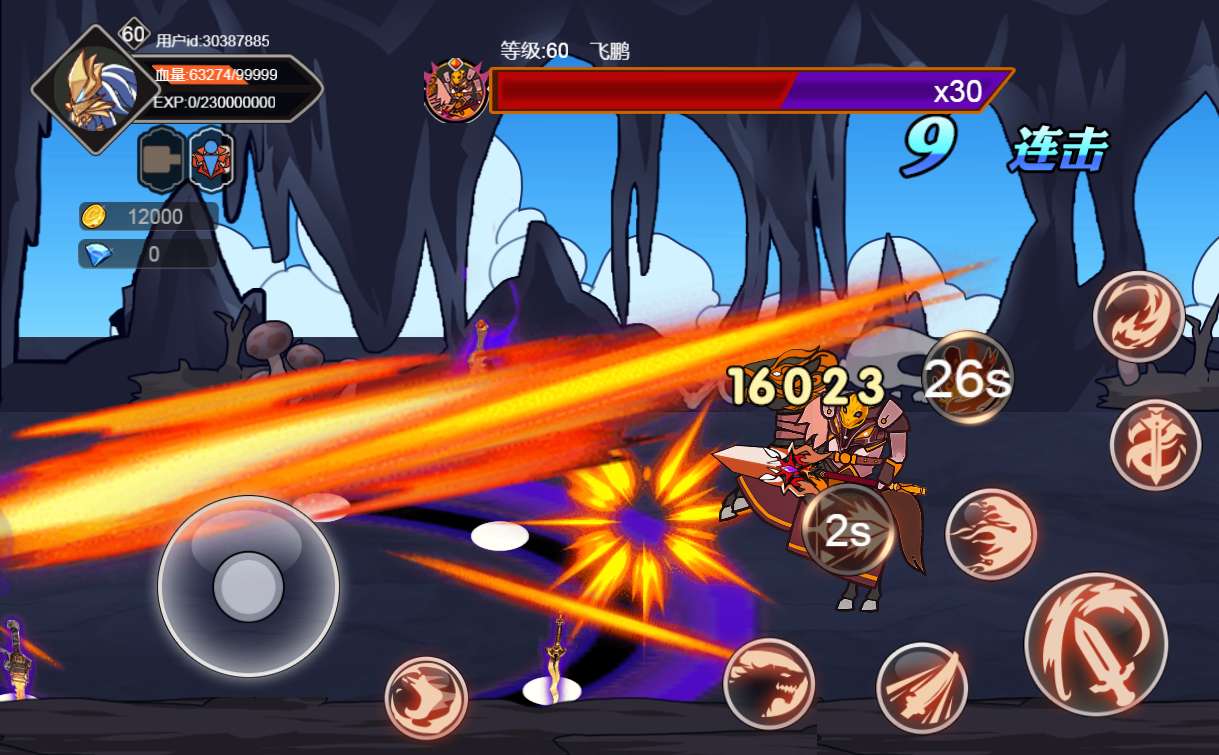Screen dimensions: 1219x755
Task: Click the brown block icon beside armor
Action: (x=160, y=159)
